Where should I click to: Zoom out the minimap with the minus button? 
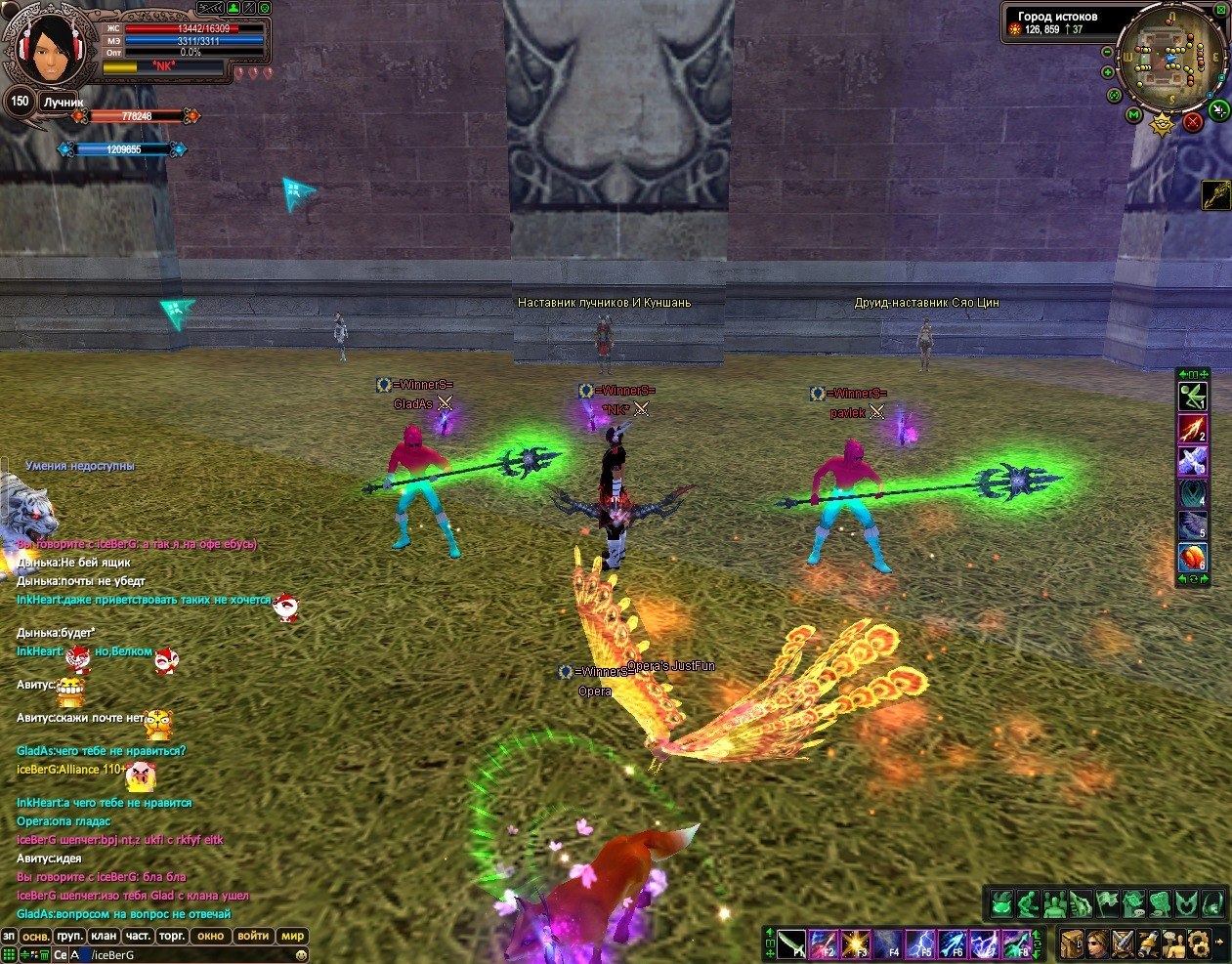click(x=1107, y=52)
